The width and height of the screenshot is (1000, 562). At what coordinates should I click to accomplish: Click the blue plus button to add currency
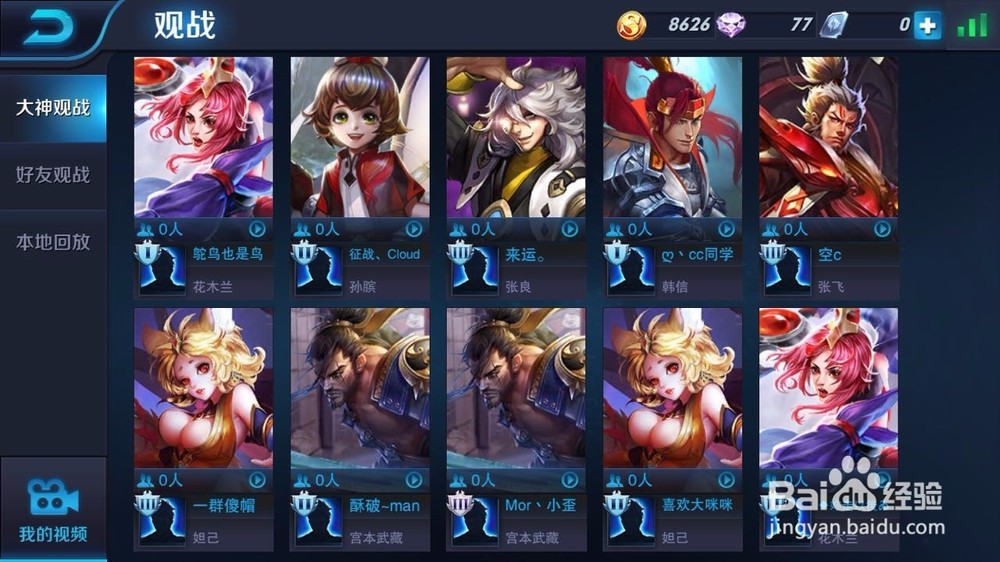927,25
